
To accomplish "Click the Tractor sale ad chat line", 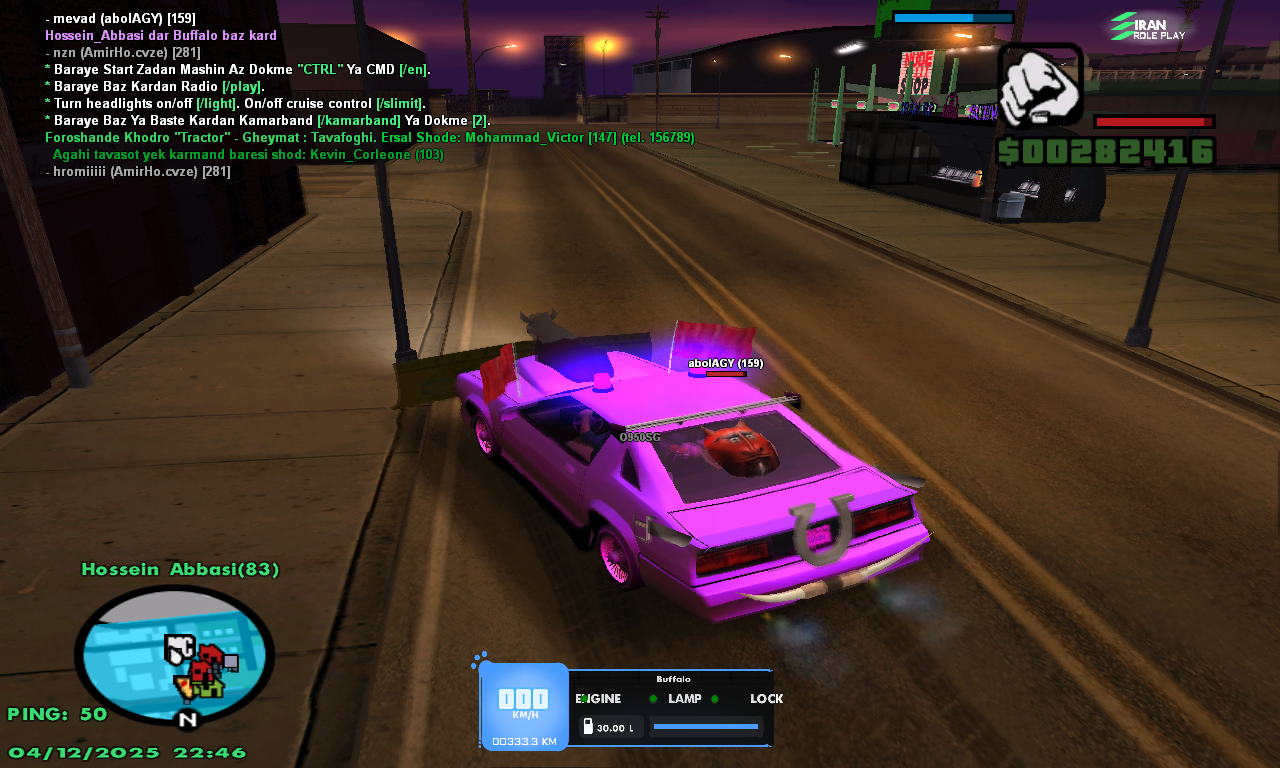I will click(x=369, y=138).
